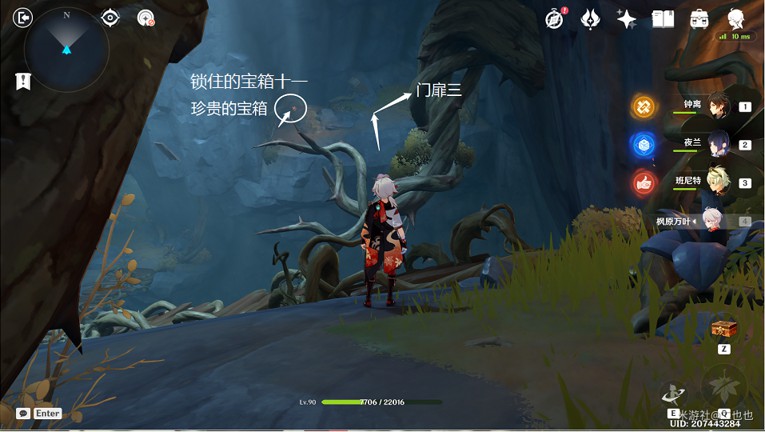Click the orange crossed-tools round icon

(x=644, y=106)
